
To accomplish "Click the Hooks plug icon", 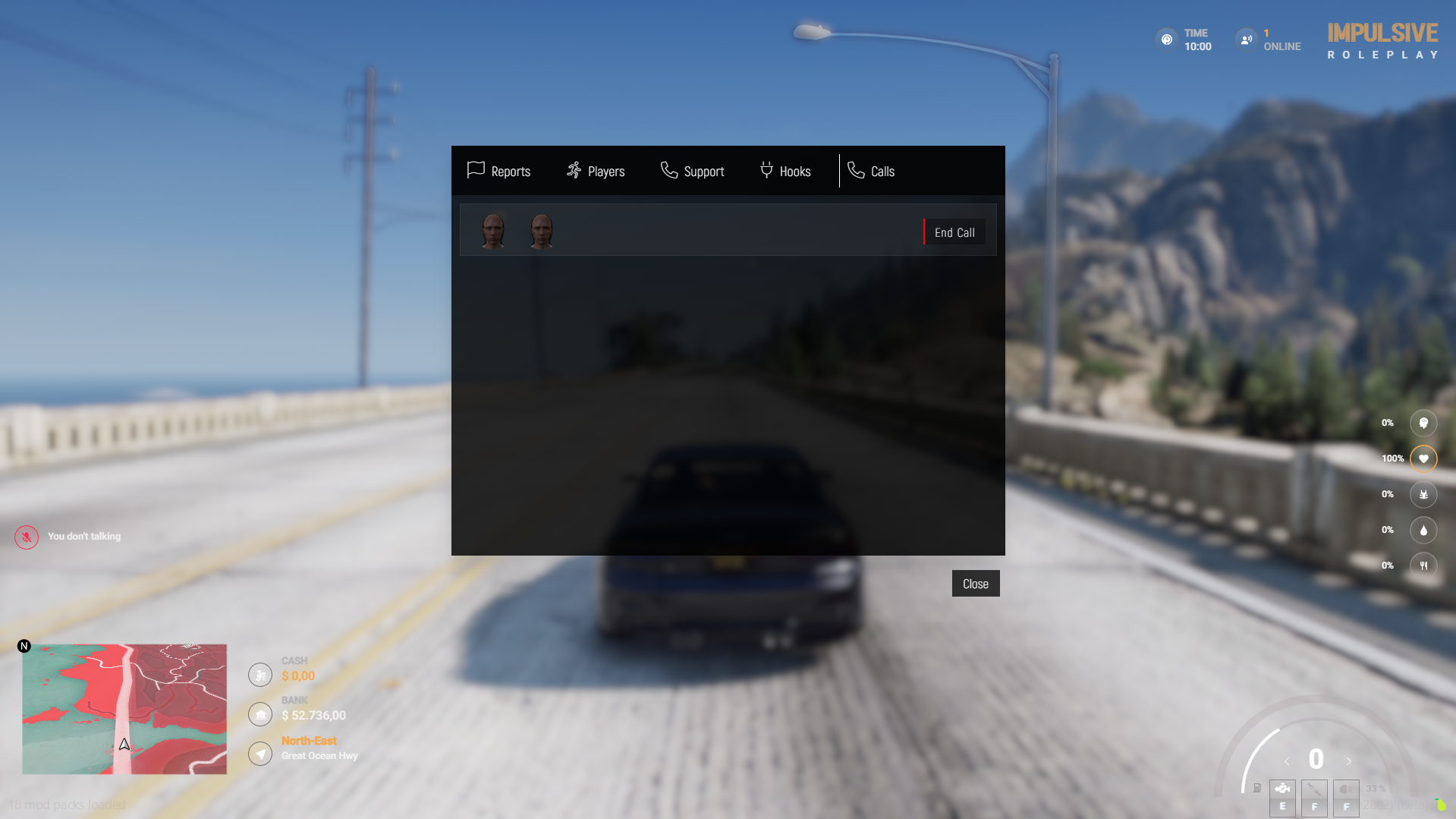I will pos(766,170).
